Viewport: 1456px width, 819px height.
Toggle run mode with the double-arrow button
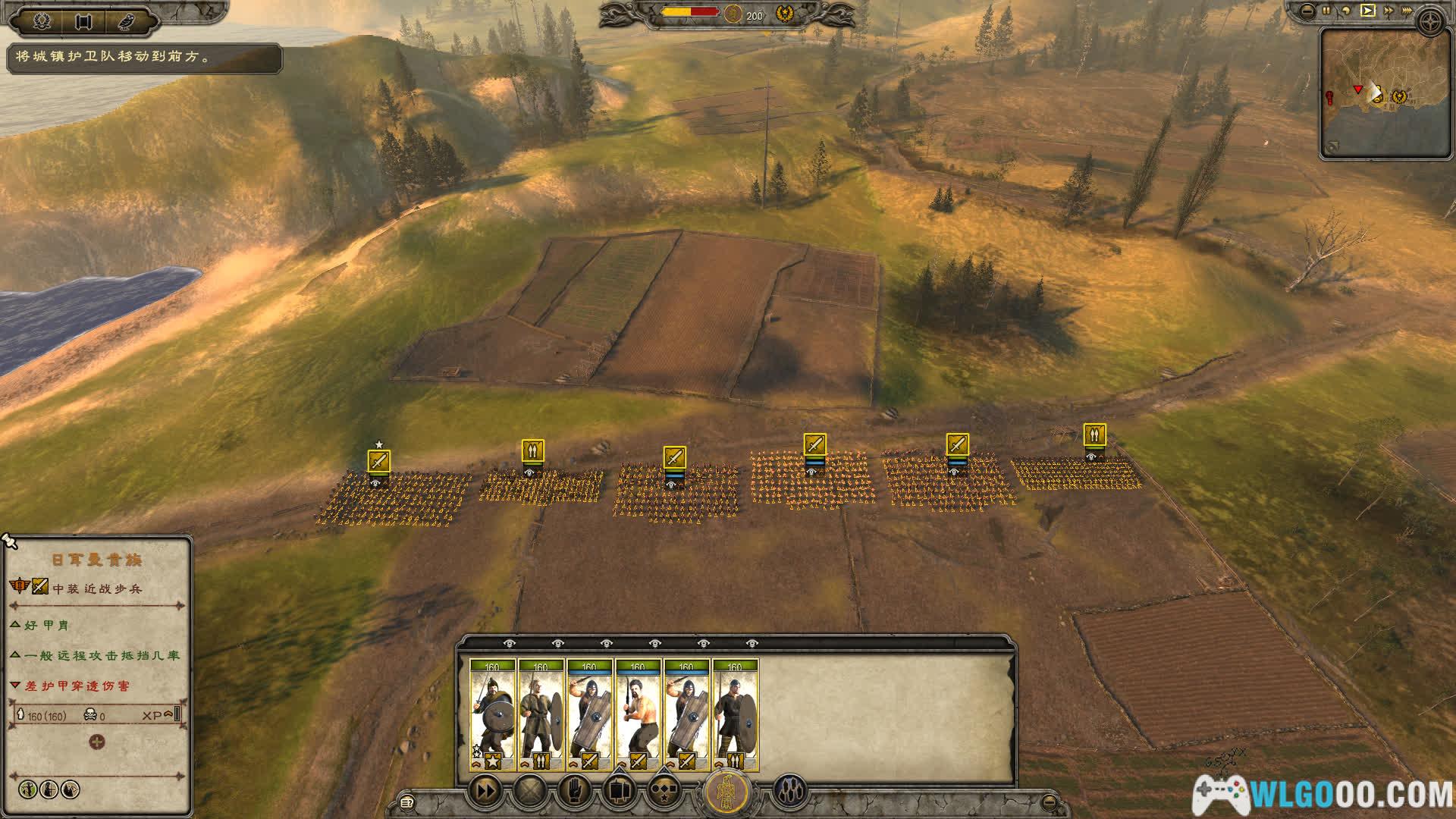tap(485, 791)
